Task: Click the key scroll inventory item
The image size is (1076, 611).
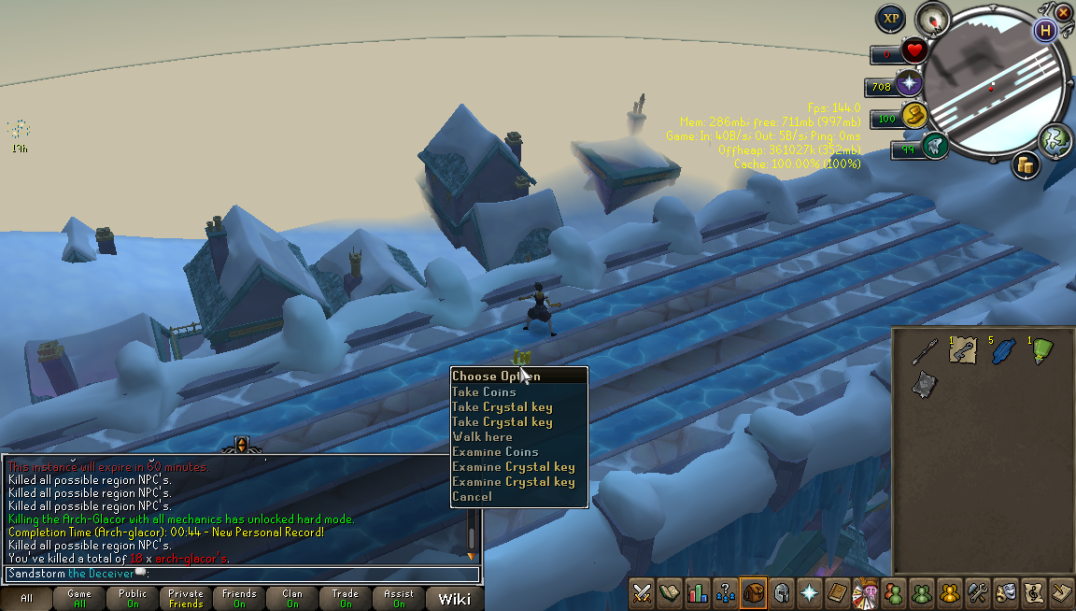Action: click(x=964, y=351)
